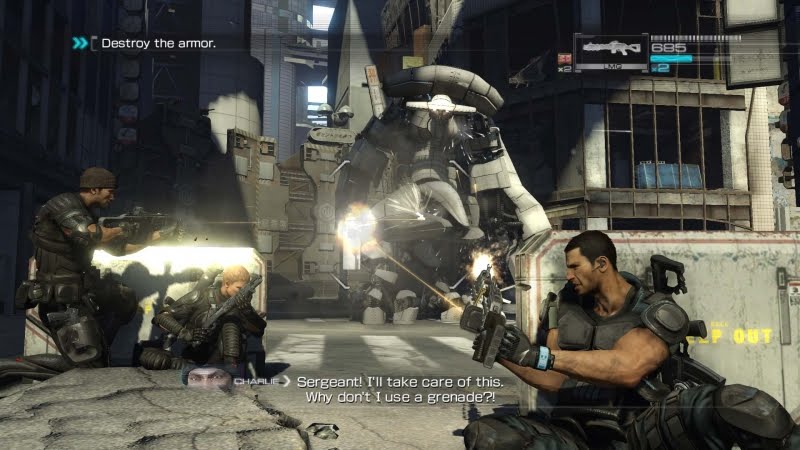This screenshot has width=800, height=450.
Task: Click Charlie's speaker portrait
Action: coord(205,378)
